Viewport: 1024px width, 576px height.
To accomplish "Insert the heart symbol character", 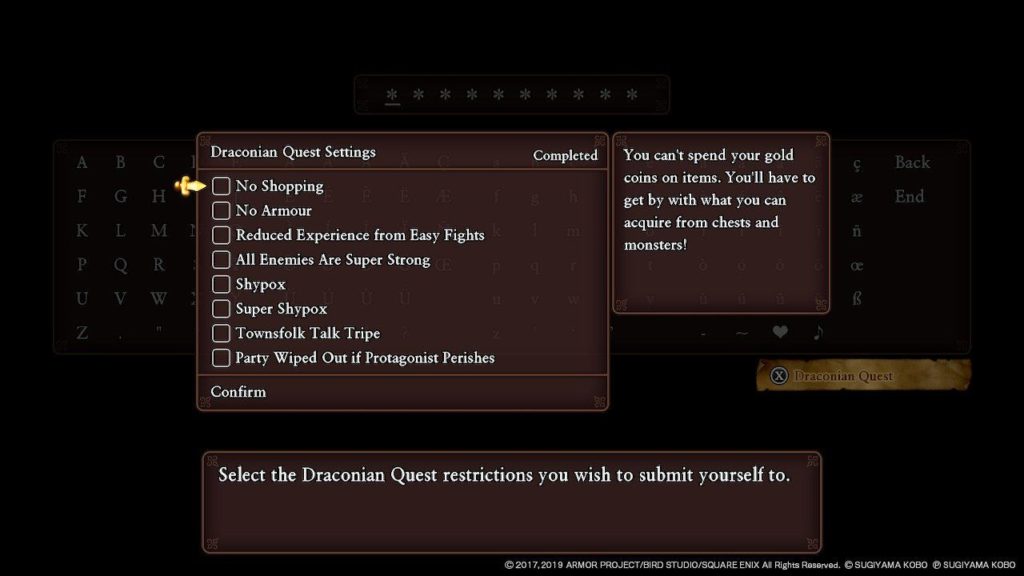I will [779, 333].
